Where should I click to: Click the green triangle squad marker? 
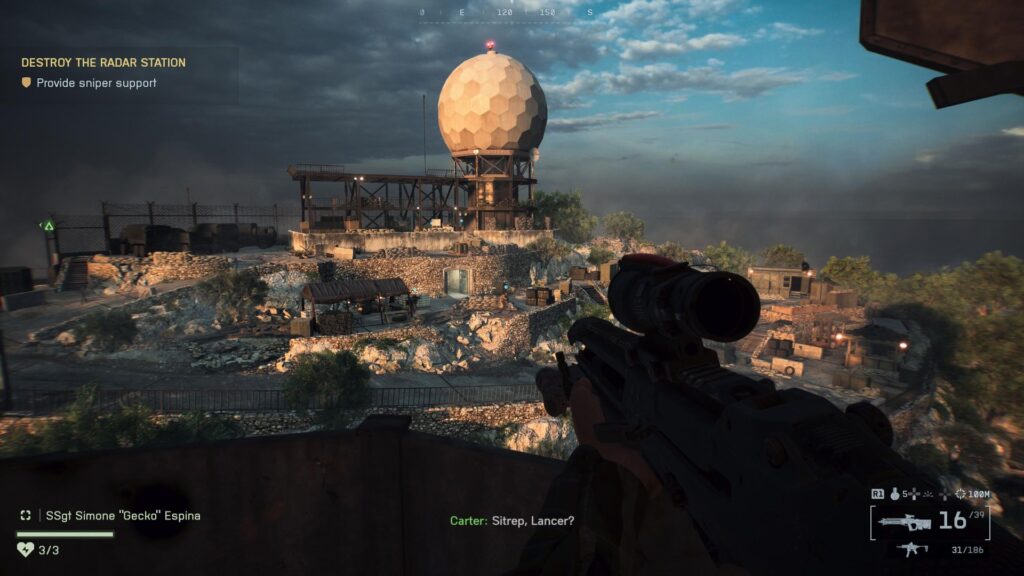coord(47,226)
